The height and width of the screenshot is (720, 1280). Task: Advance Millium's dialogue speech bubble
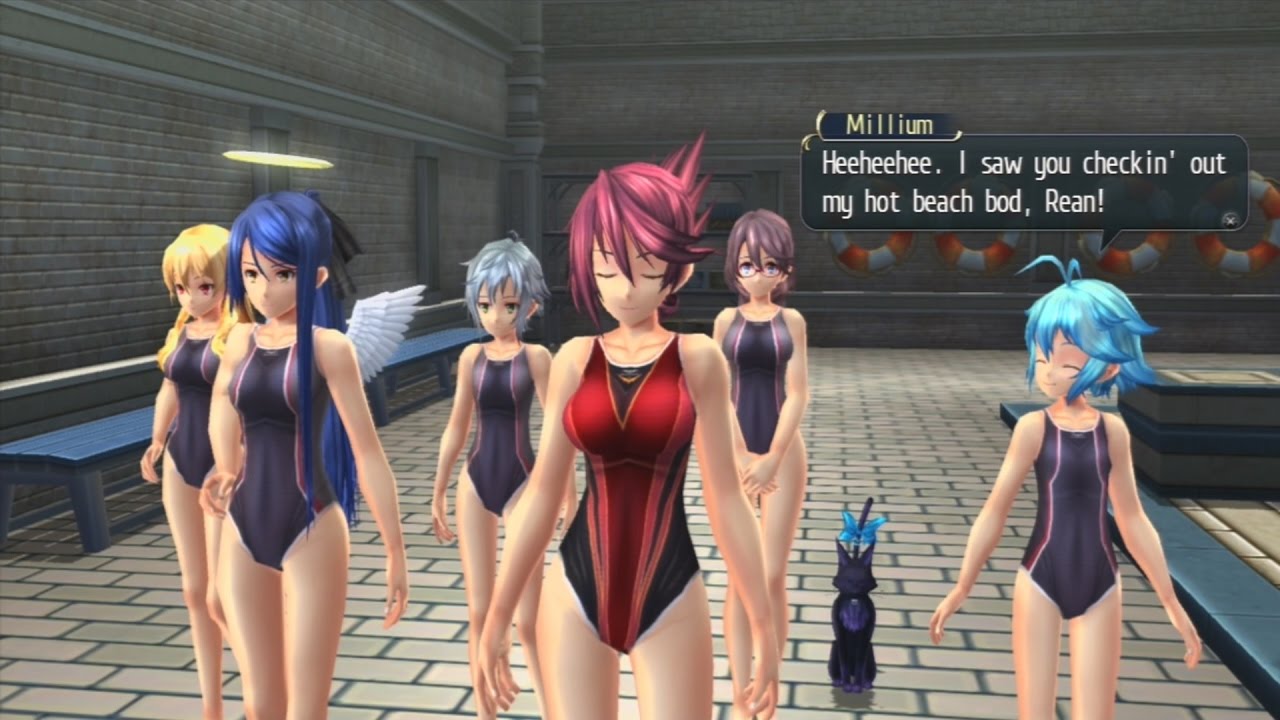click(1231, 219)
